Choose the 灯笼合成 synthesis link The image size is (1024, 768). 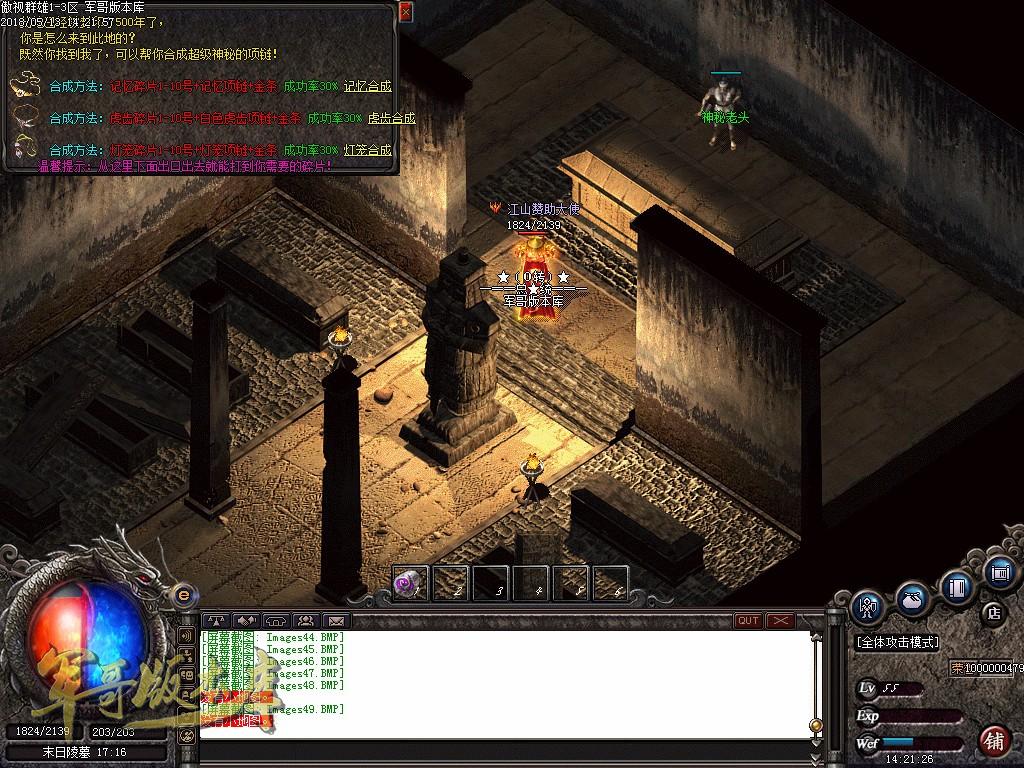[x=367, y=150]
